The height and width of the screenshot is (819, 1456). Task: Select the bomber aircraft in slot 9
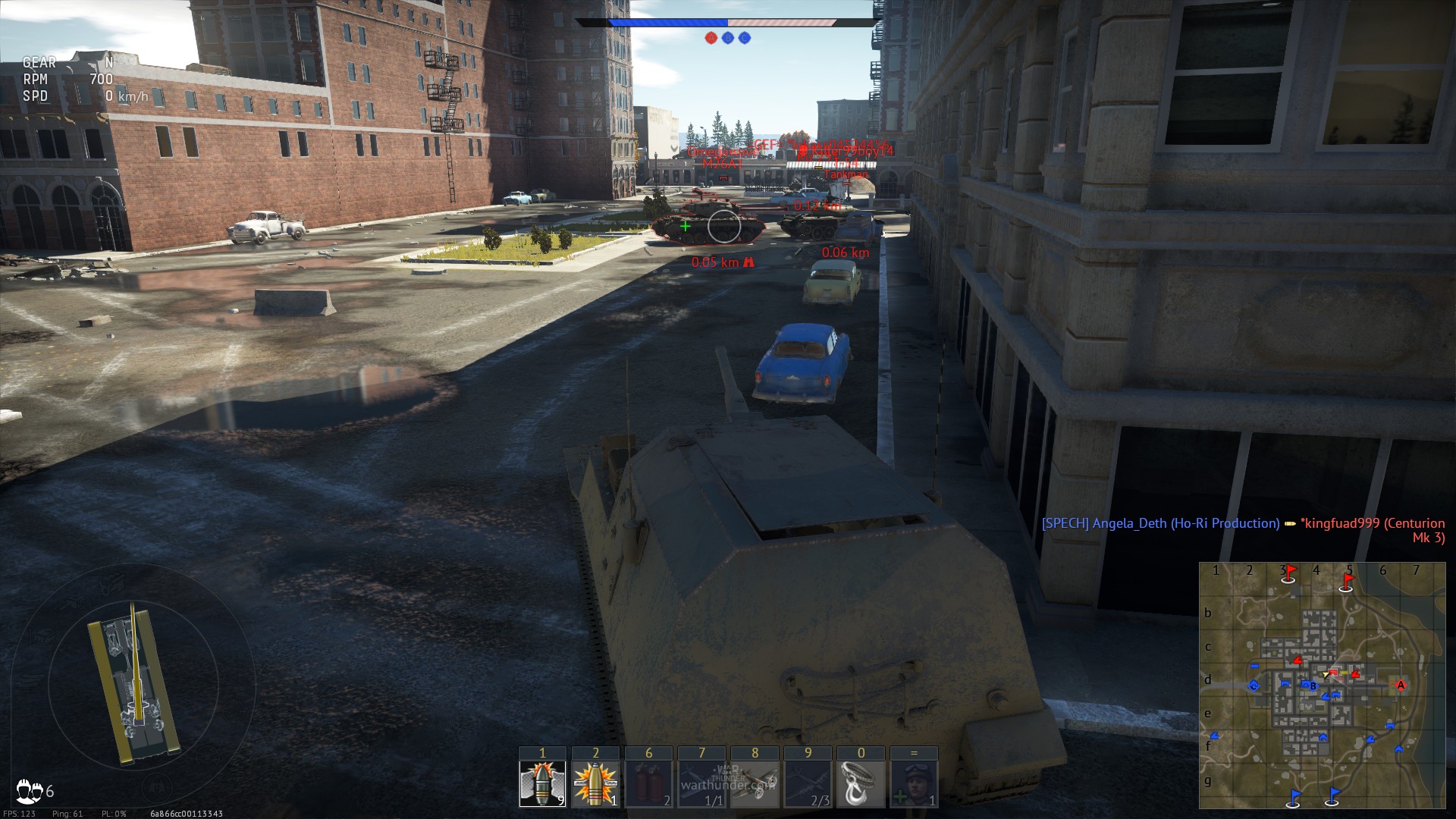808,783
